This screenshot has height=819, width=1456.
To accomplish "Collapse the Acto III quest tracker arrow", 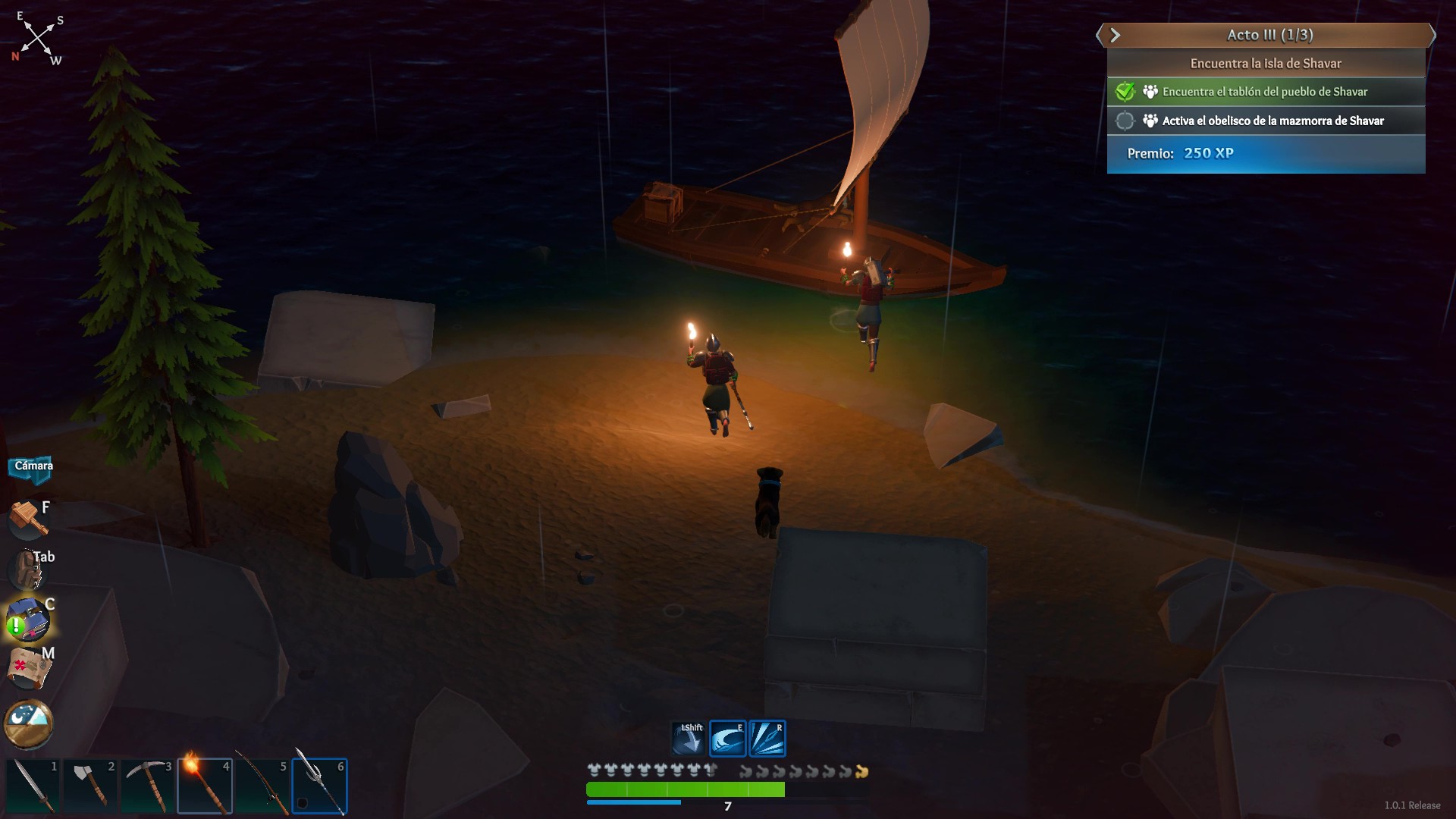I will point(1115,35).
